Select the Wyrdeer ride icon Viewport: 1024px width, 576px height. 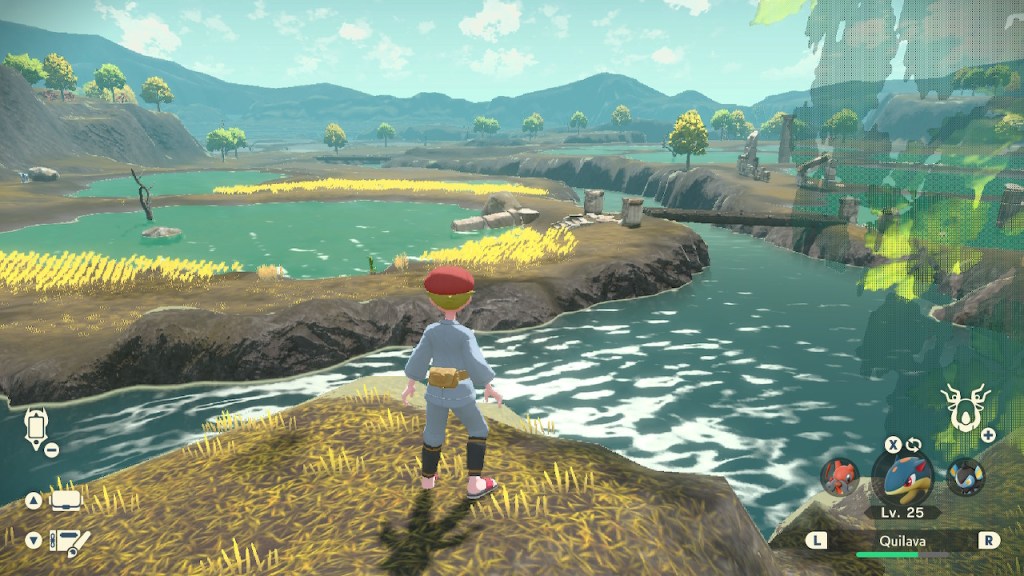(x=964, y=408)
